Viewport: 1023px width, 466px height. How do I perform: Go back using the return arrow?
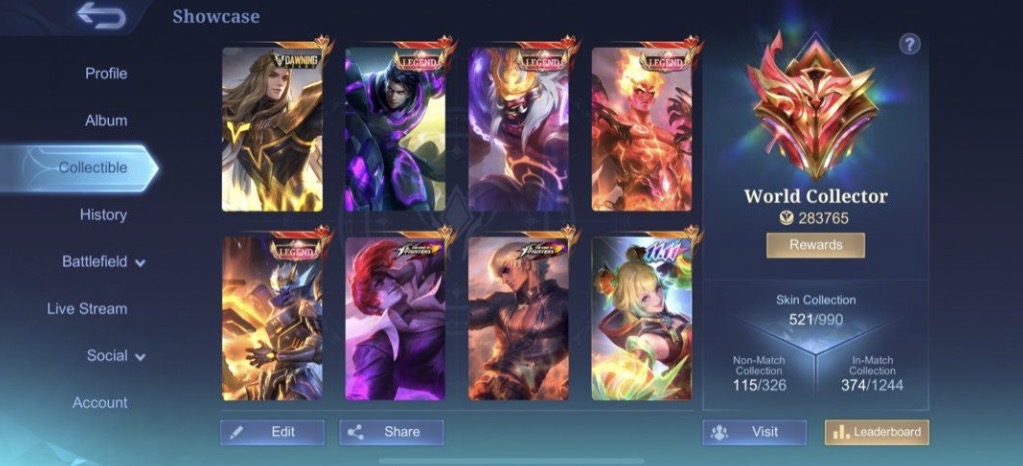101,17
